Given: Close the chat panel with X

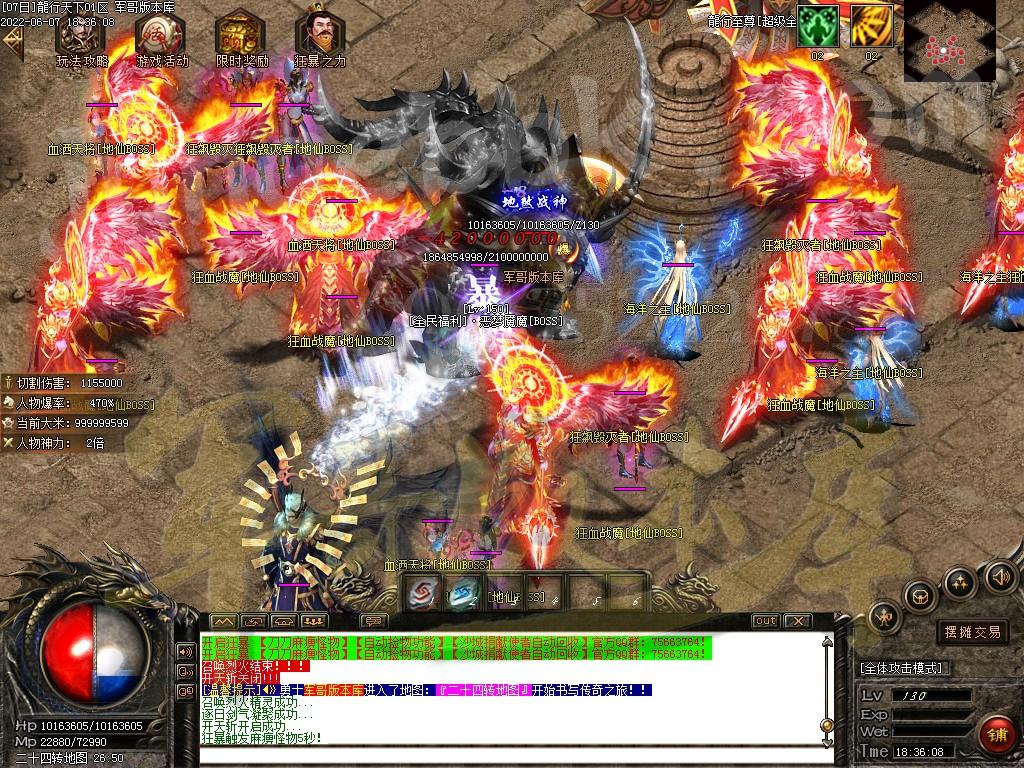Looking at the screenshot, I should (x=797, y=621).
